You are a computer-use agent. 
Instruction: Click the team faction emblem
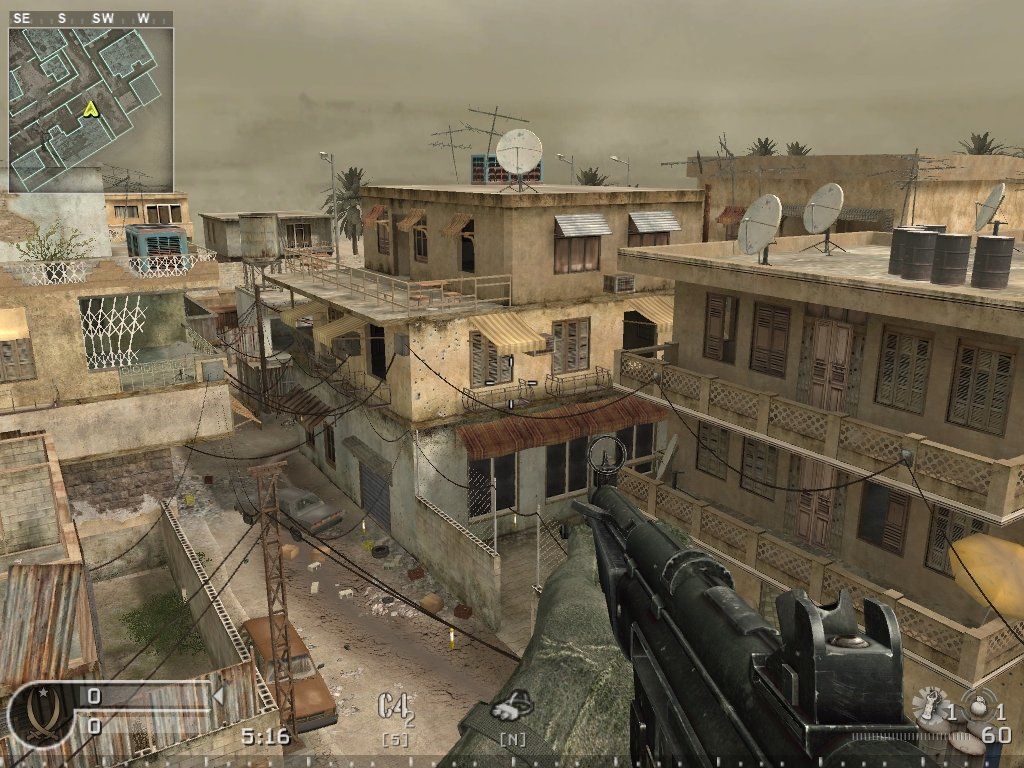coord(38,714)
